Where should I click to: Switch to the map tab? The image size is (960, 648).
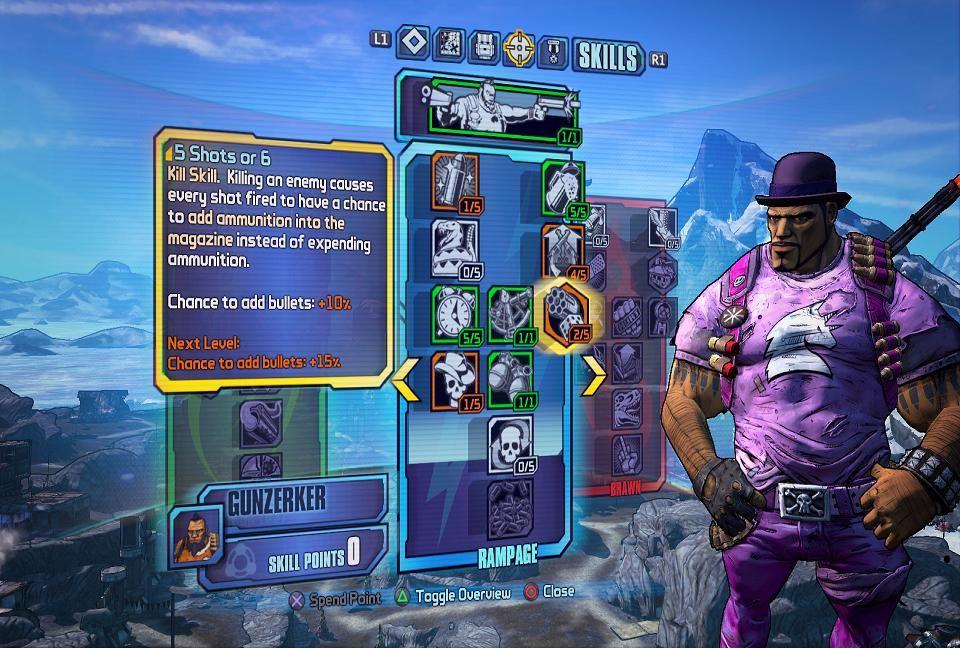coord(450,45)
